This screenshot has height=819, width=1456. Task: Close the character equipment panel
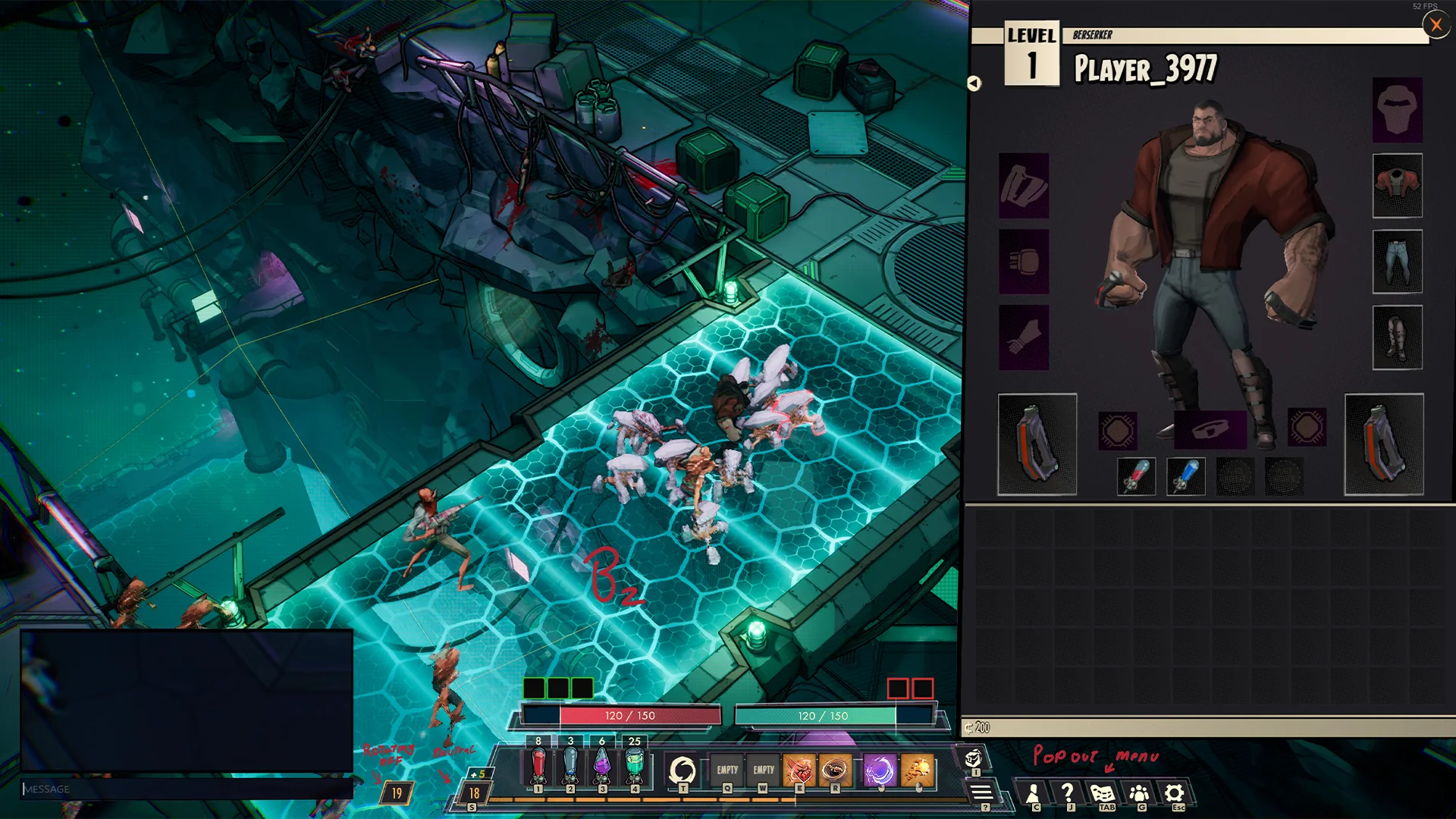(x=1436, y=25)
